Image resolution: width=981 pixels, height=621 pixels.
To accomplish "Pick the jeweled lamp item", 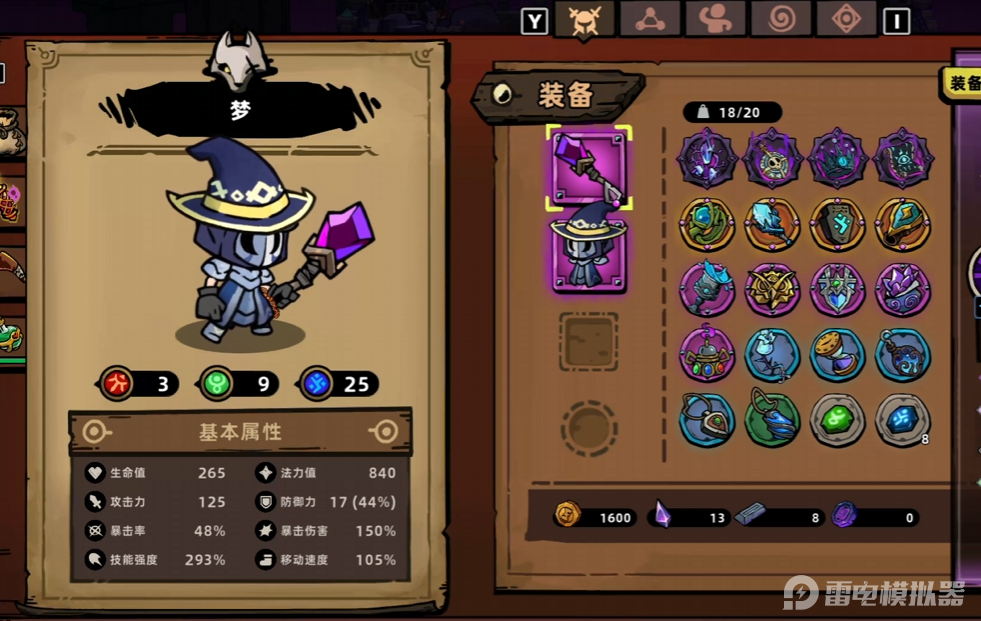I will coord(707,355).
